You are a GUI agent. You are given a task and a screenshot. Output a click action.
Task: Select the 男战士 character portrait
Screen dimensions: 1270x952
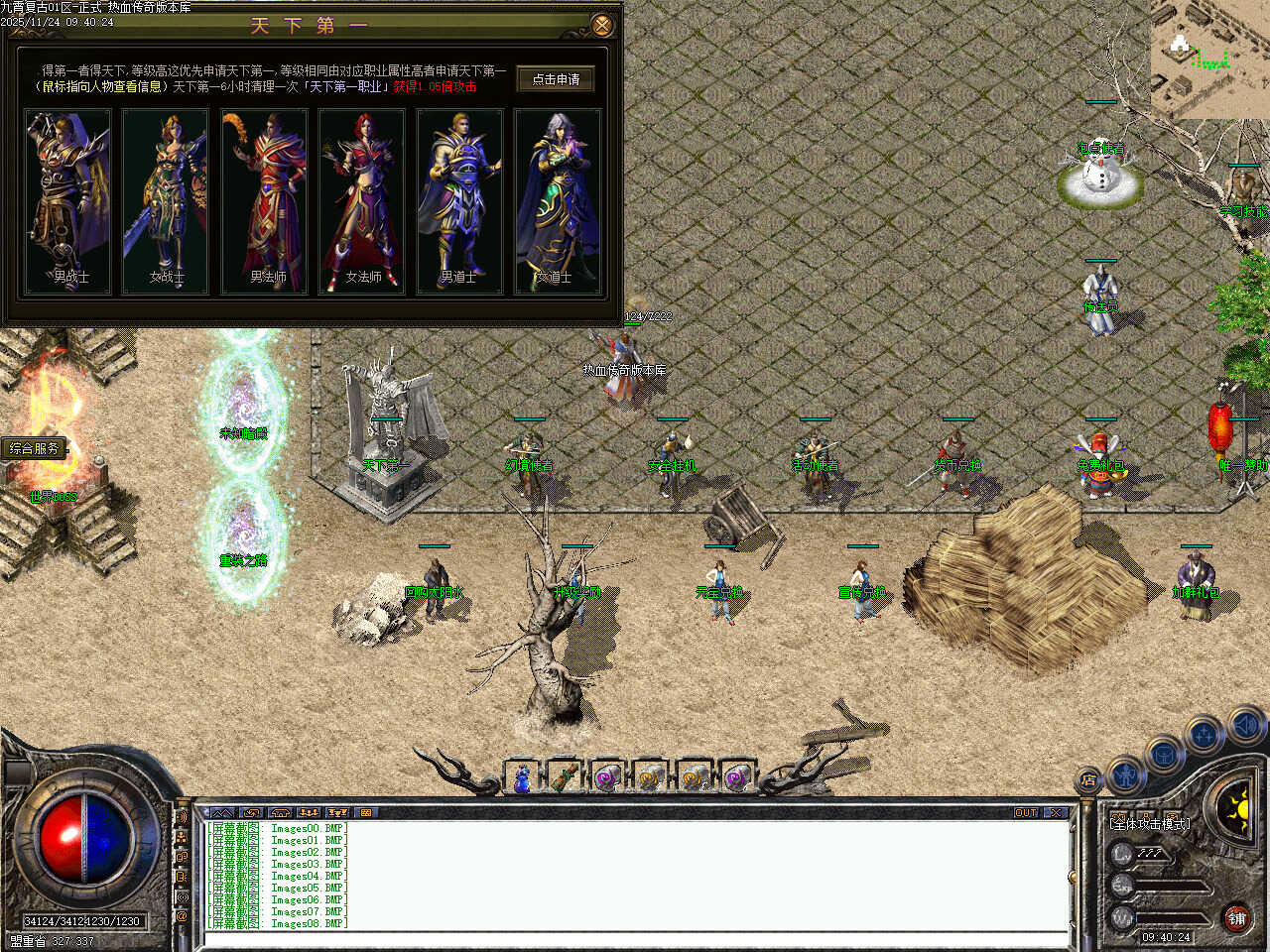click(68, 201)
